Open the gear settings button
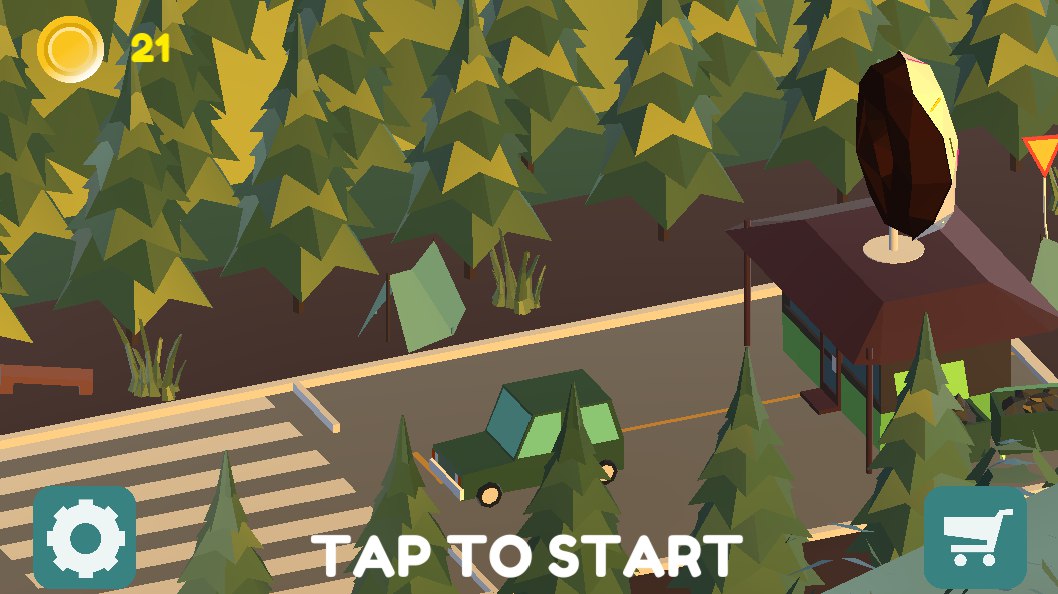This screenshot has width=1058, height=594. coord(84,537)
